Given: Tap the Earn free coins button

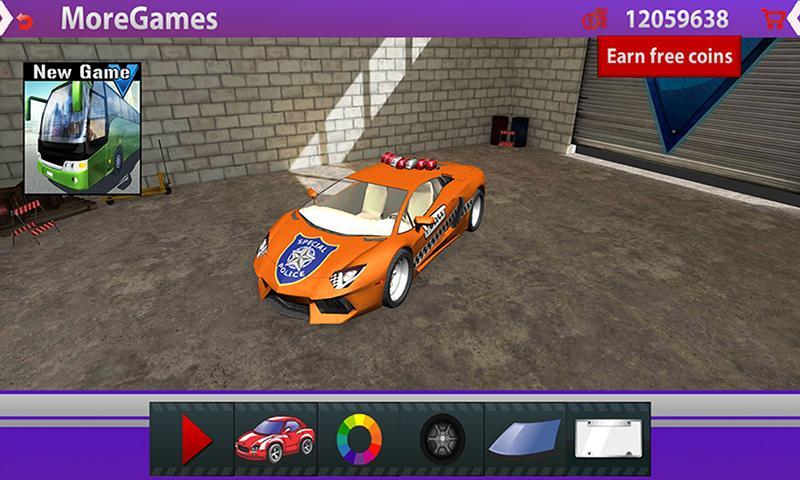Looking at the screenshot, I should [x=669, y=55].
